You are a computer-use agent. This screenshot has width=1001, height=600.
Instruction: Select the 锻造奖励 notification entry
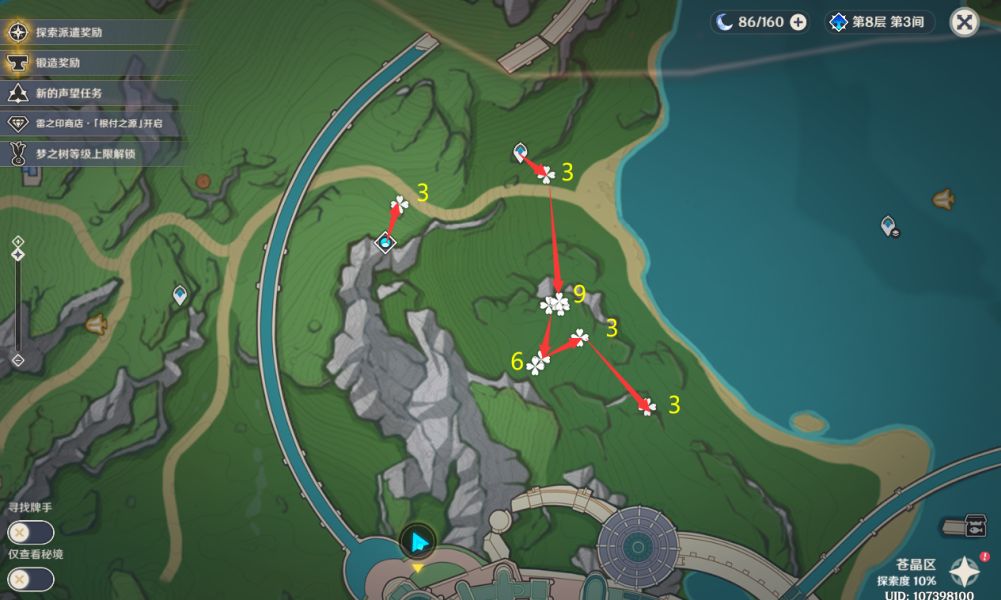(62, 63)
